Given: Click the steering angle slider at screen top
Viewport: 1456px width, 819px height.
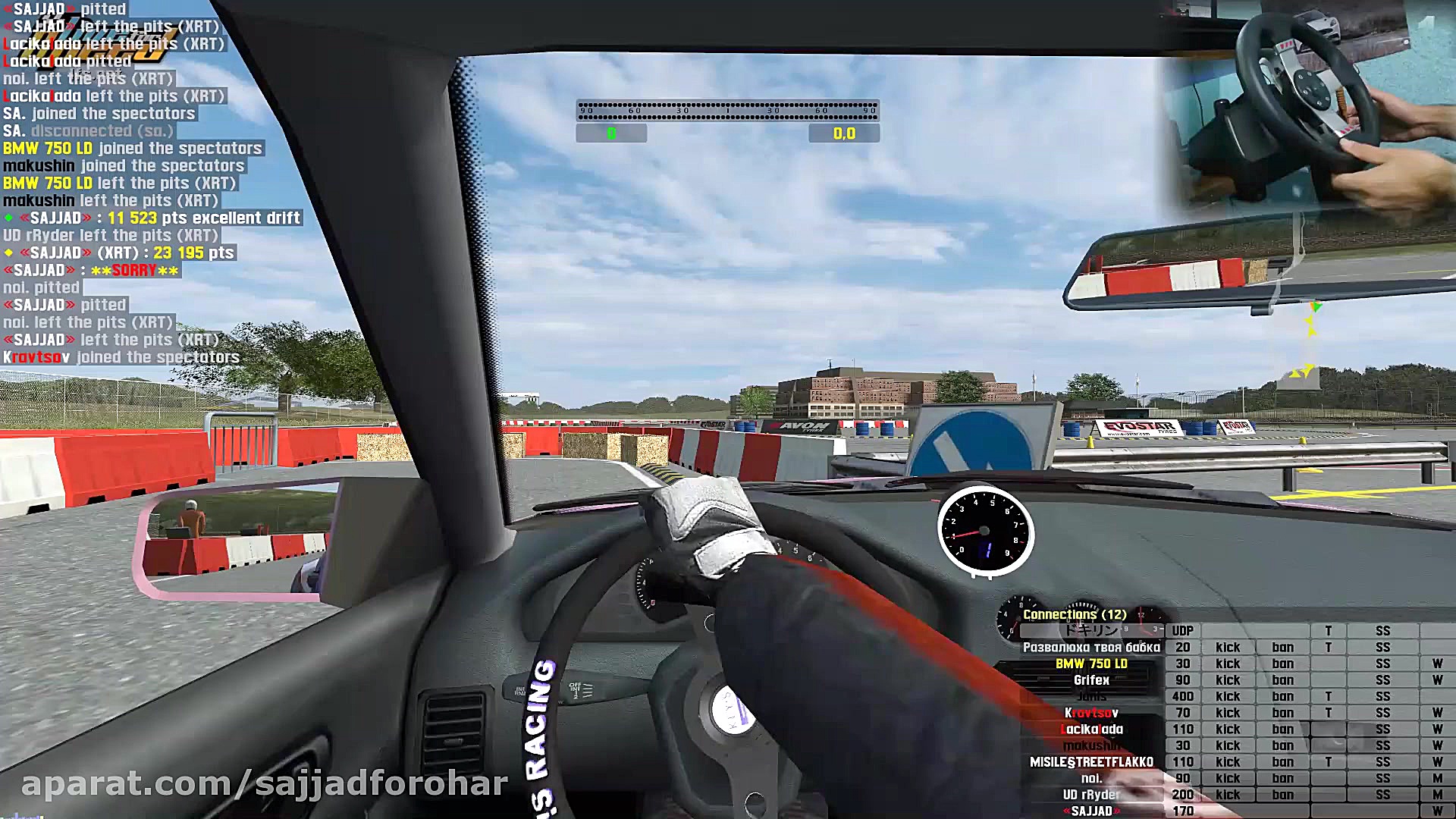Looking at the screenshot, I should click(x=728, y=110).
